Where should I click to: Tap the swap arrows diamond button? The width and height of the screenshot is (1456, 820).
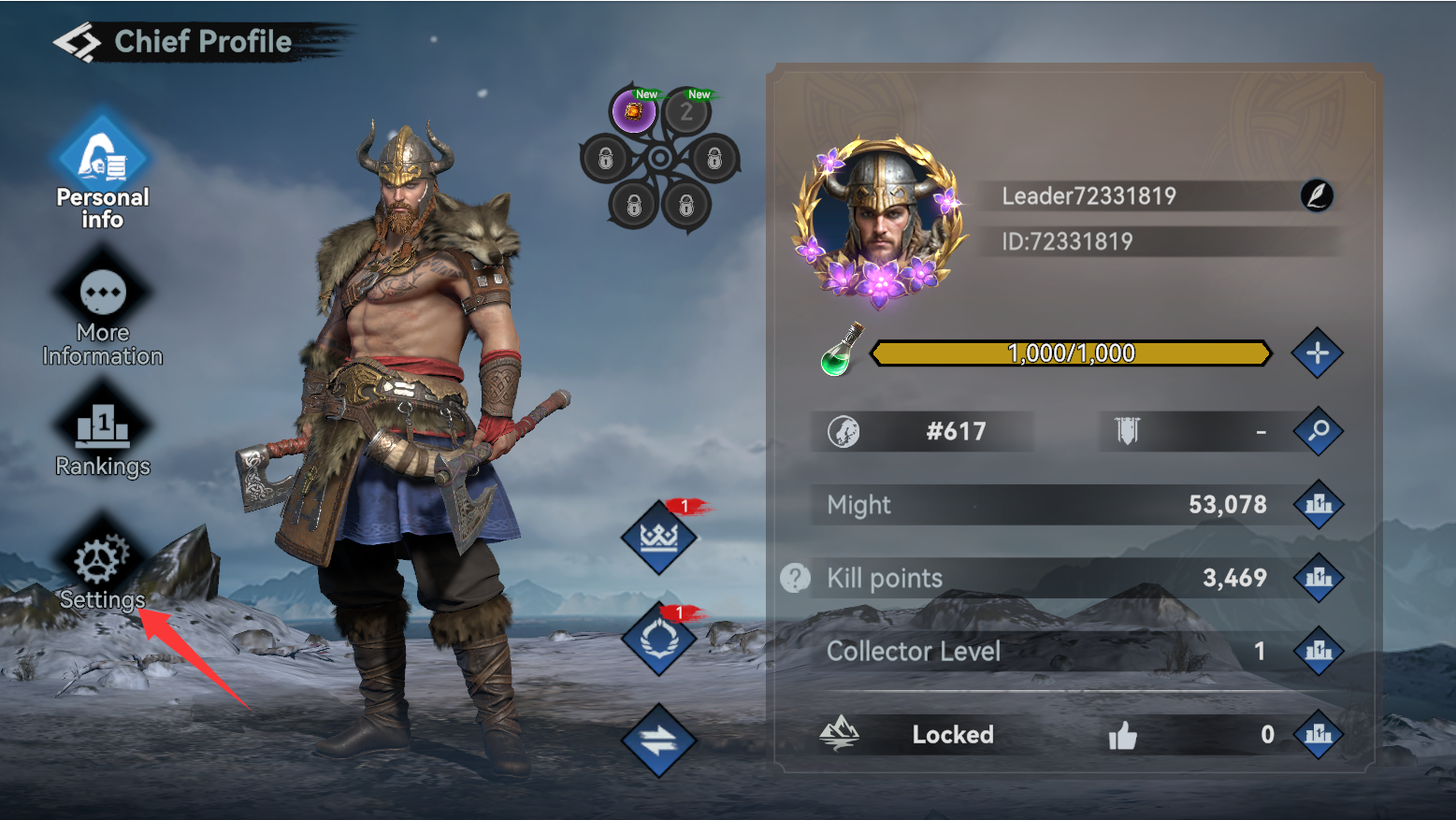659,741
